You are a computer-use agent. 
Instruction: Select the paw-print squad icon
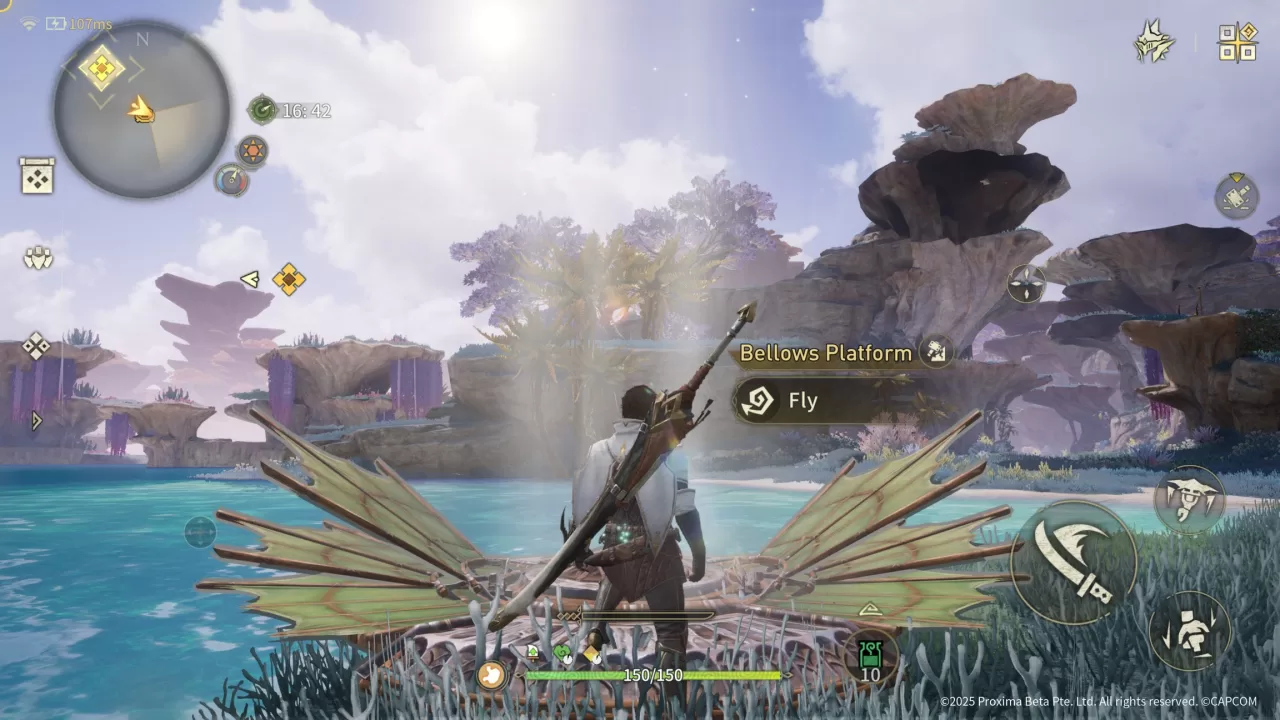[x=37, y=257]
